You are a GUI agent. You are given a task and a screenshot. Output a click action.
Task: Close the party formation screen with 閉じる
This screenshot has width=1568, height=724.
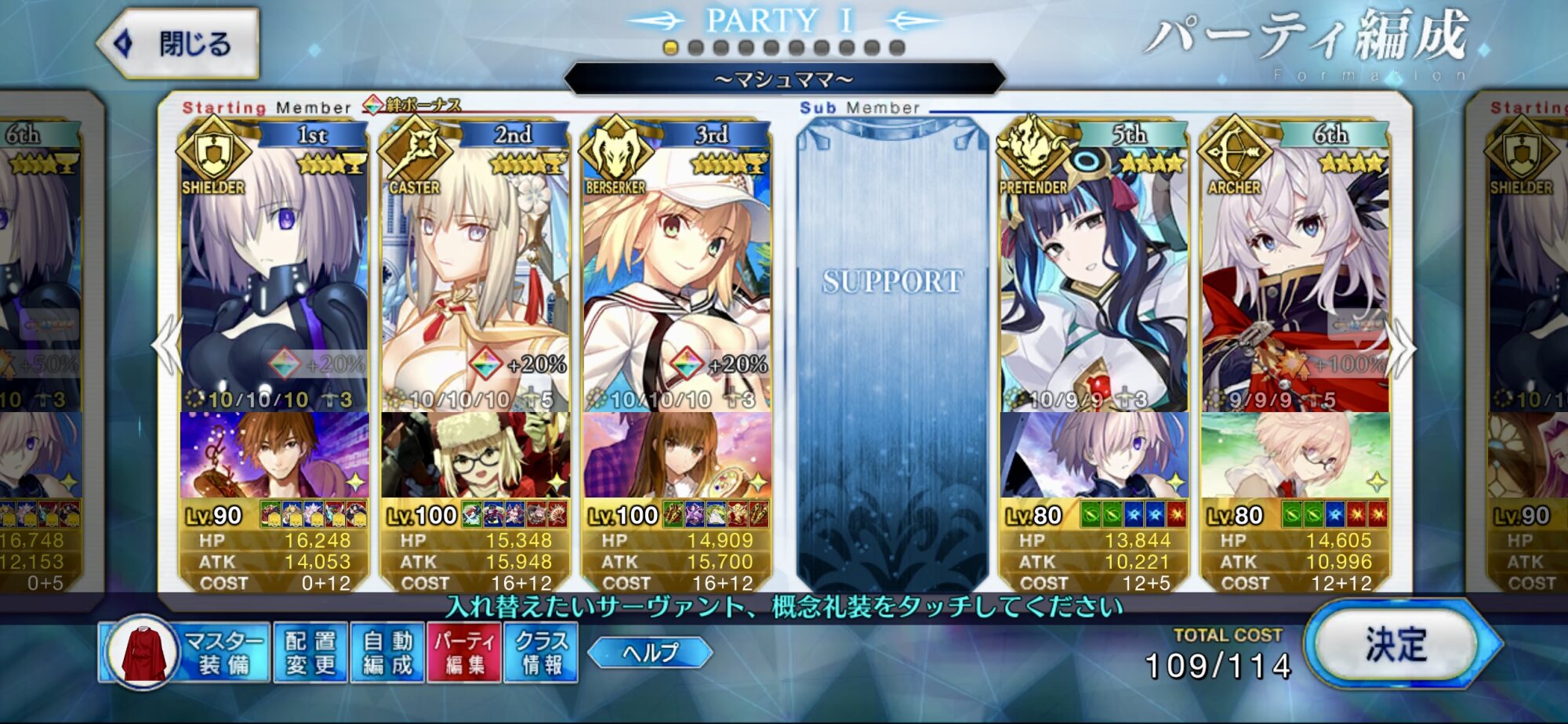(x=180, y=44)
